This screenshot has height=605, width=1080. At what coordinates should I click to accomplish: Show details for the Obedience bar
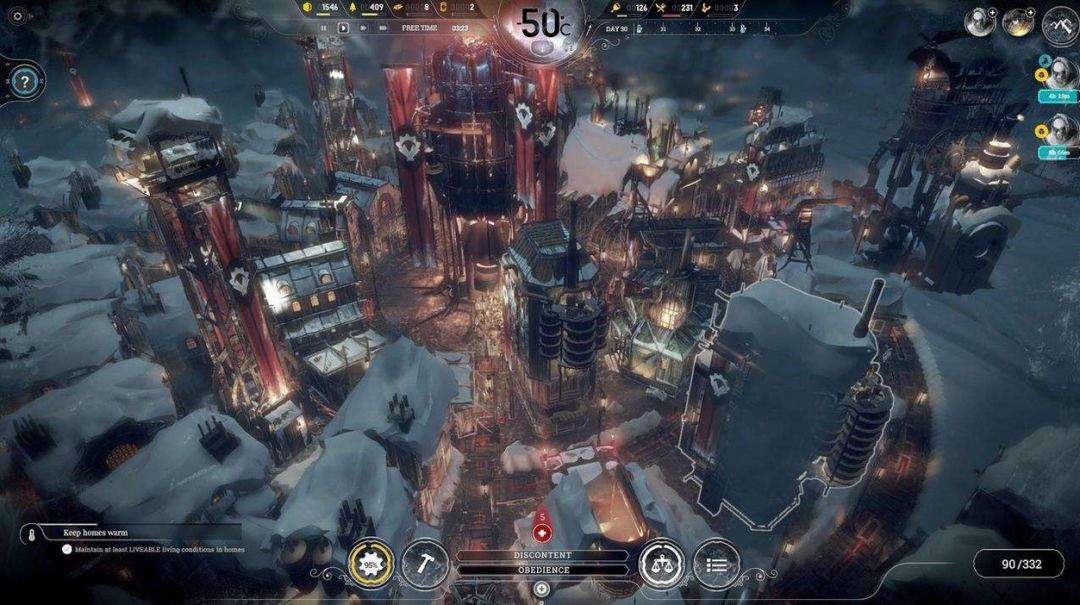543,570
